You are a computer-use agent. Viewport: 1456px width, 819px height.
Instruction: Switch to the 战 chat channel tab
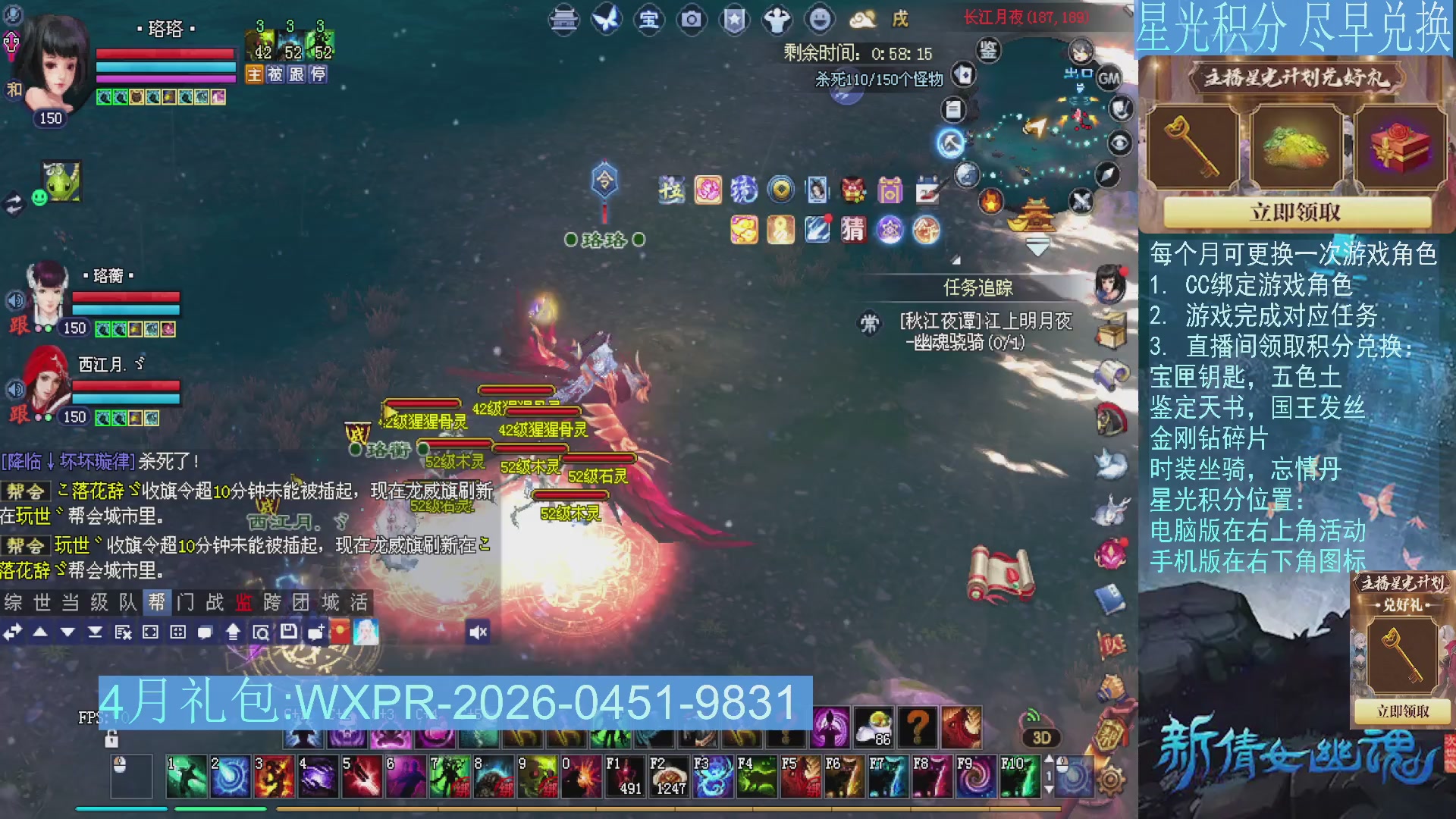click(x=213, y=601)
